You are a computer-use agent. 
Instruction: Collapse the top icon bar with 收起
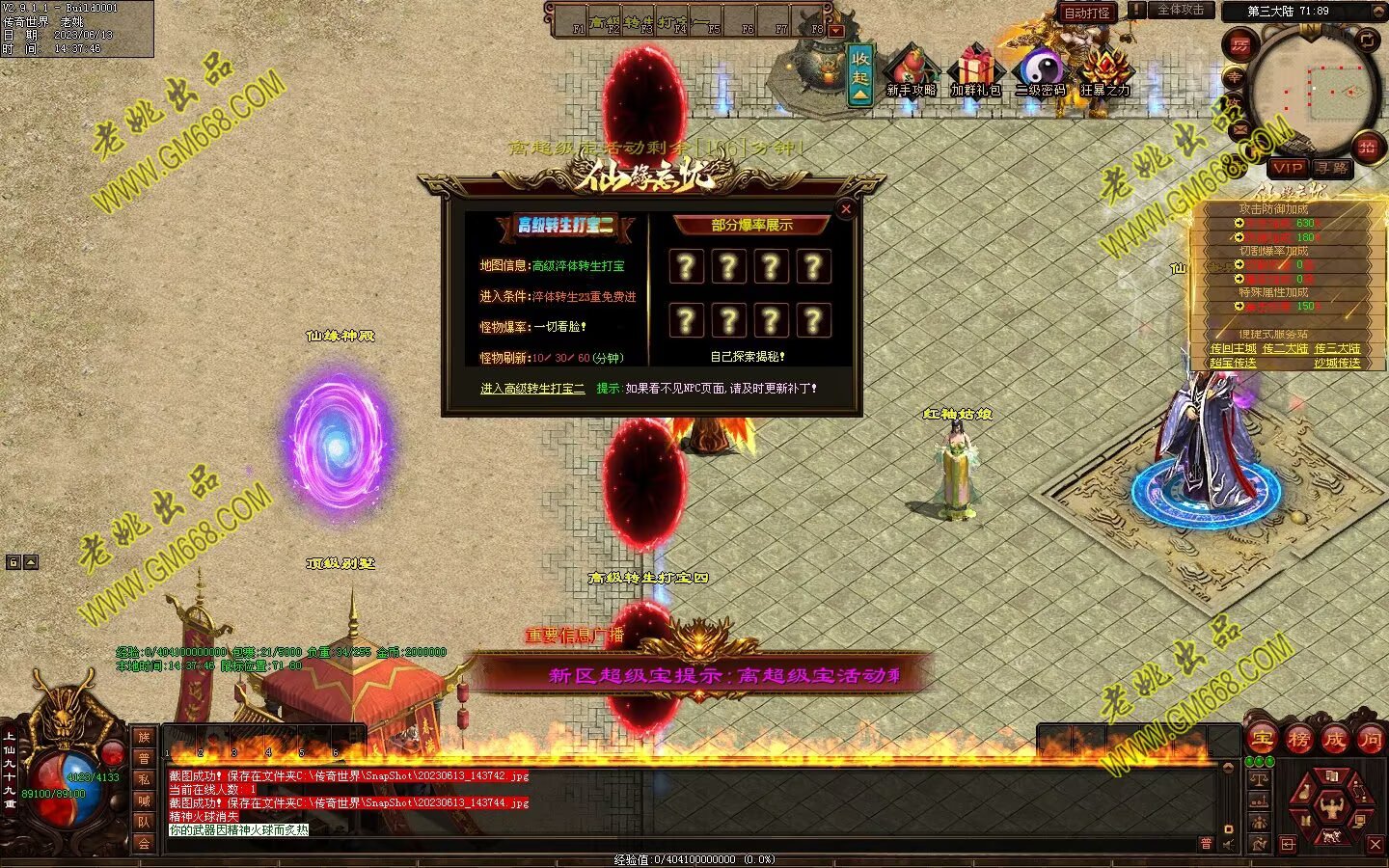(860, 74)
